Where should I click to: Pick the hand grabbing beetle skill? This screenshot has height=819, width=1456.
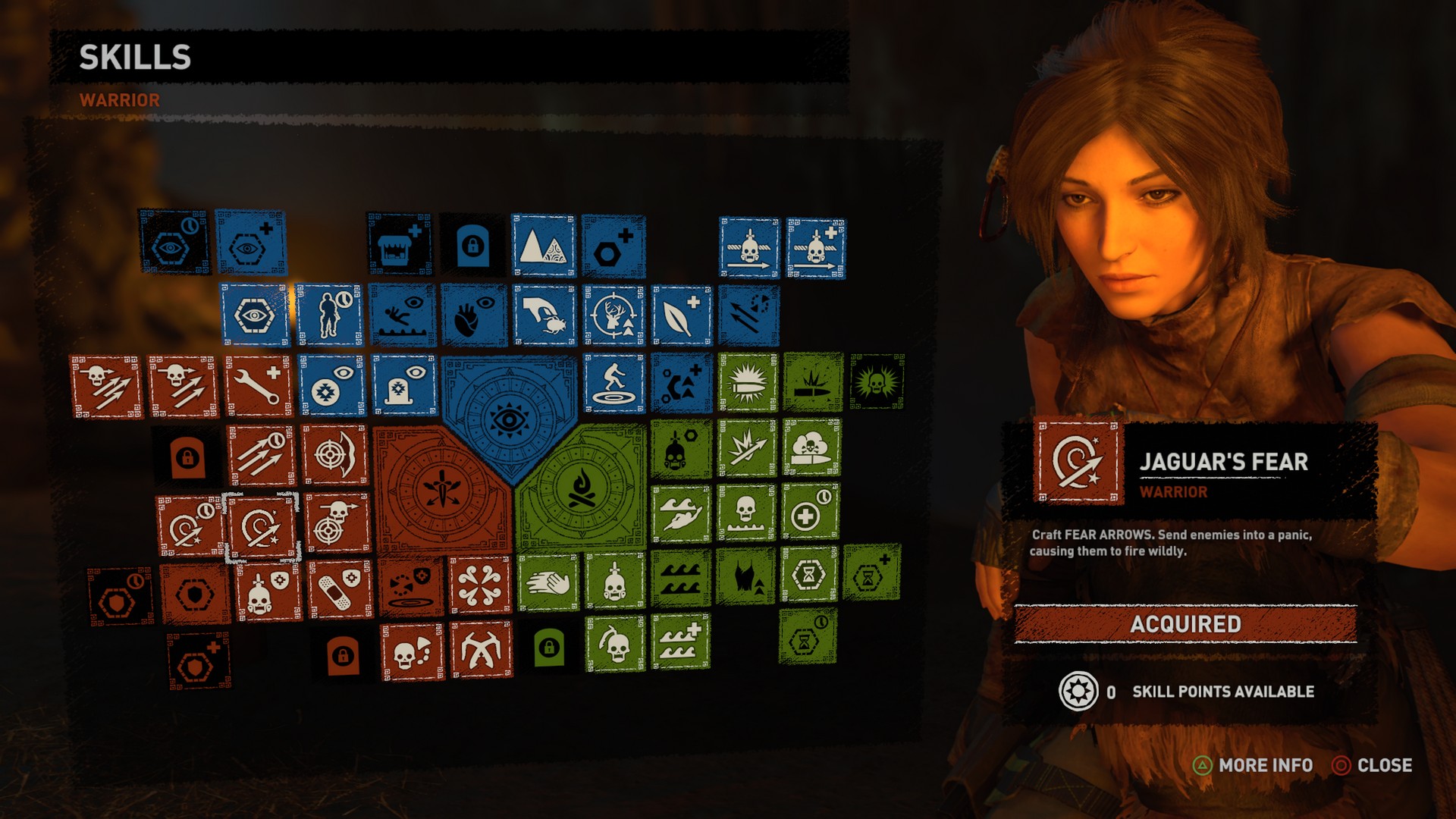[x=543, y=315]
